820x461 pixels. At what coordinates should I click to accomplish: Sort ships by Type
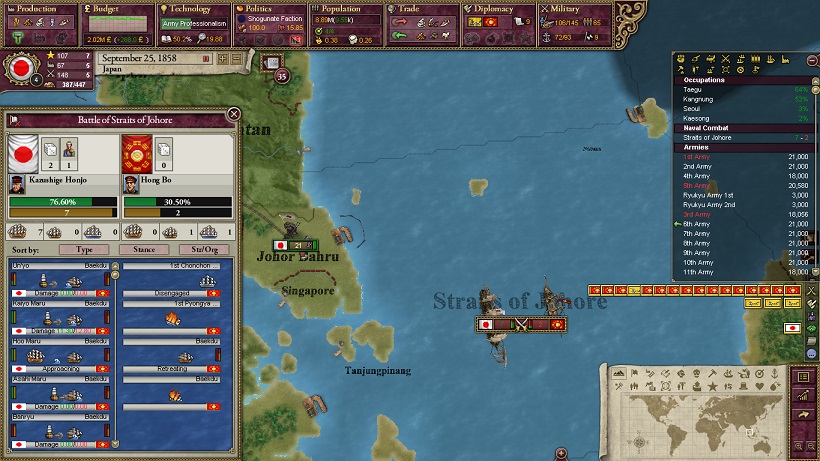pos(83,249)
